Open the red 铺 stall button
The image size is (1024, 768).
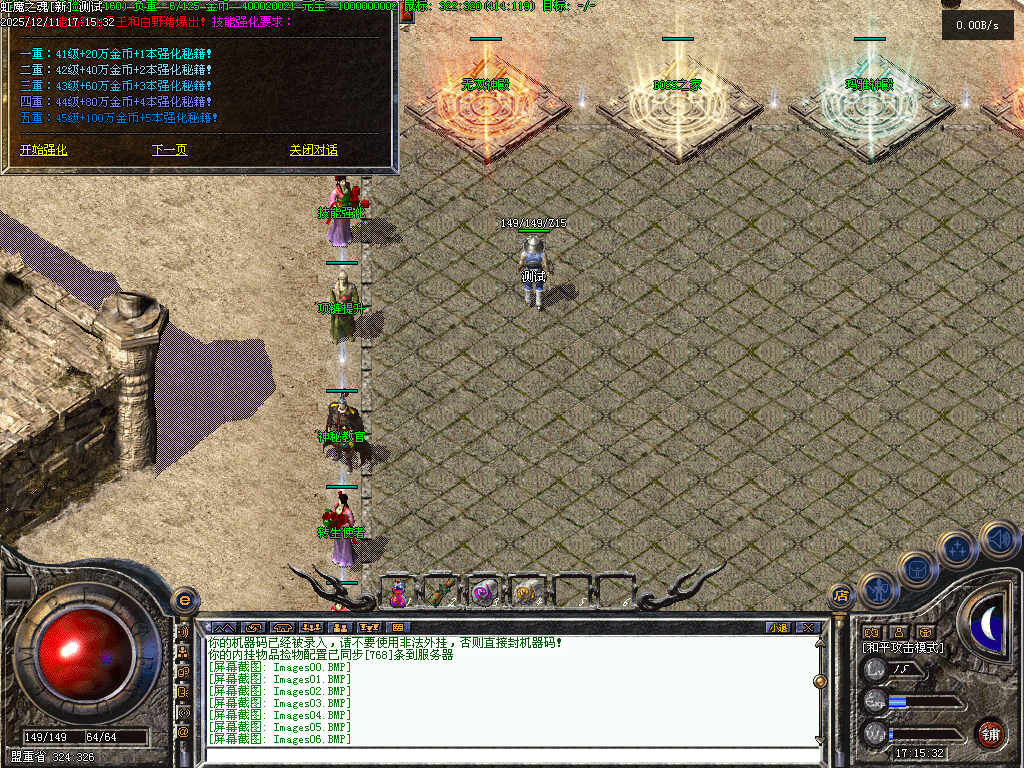[x=990, y=733]
